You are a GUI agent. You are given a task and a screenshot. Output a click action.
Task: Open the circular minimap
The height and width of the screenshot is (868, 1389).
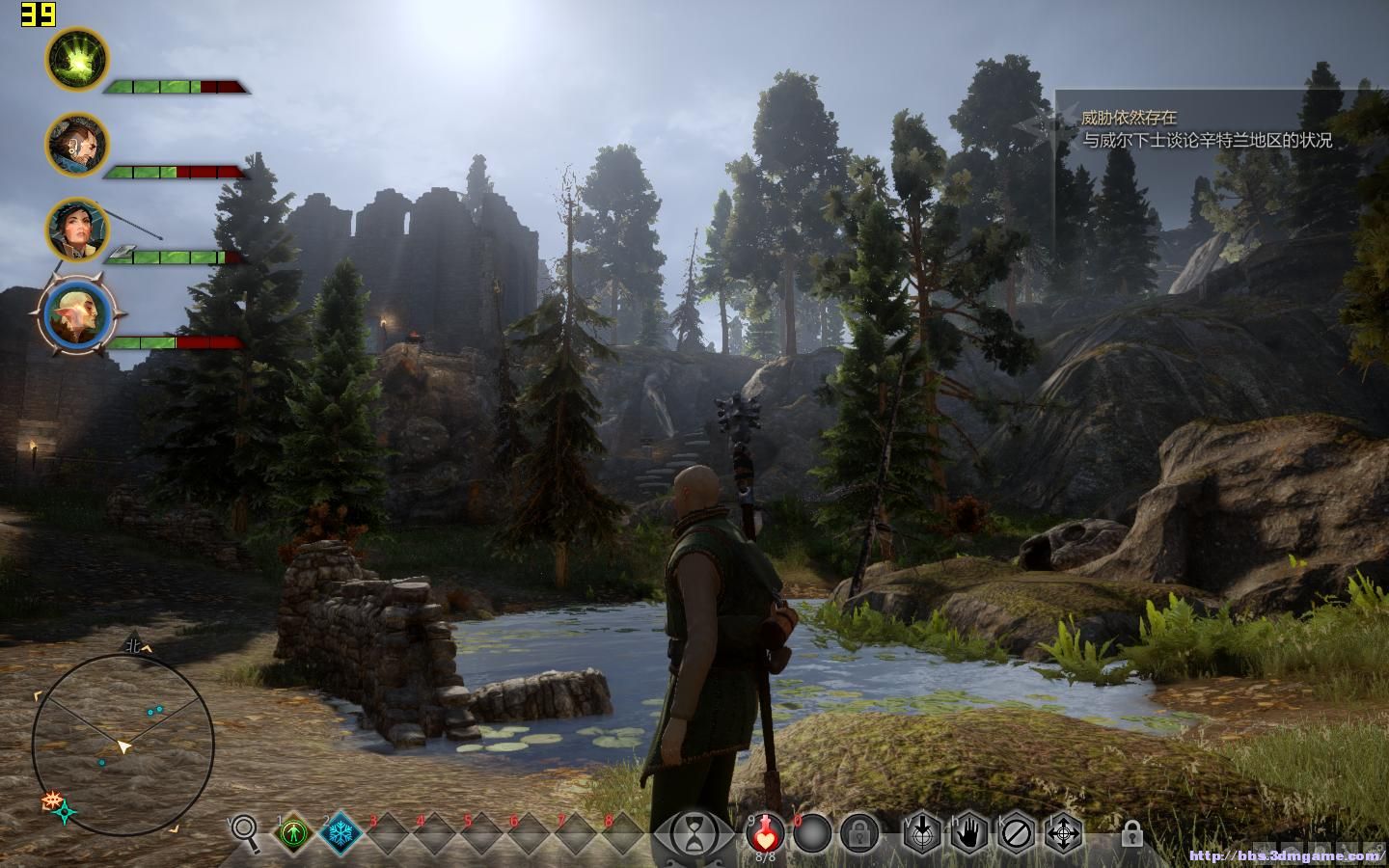[123, 744]
